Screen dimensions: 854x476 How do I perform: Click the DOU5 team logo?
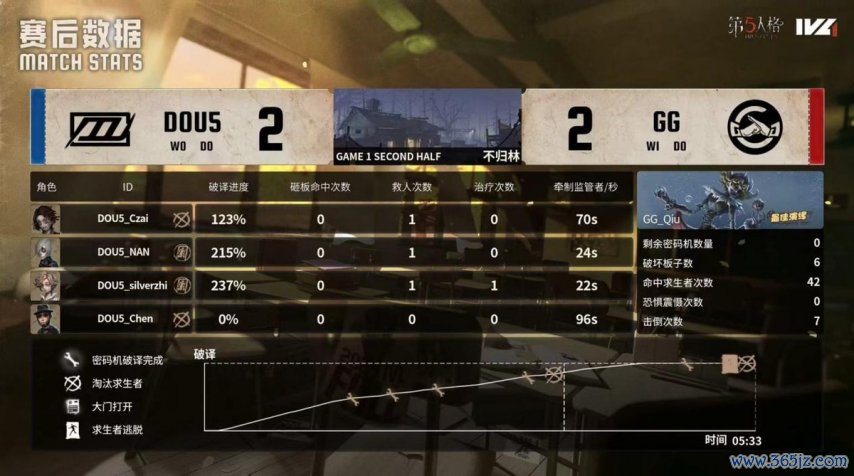point(100,131)
